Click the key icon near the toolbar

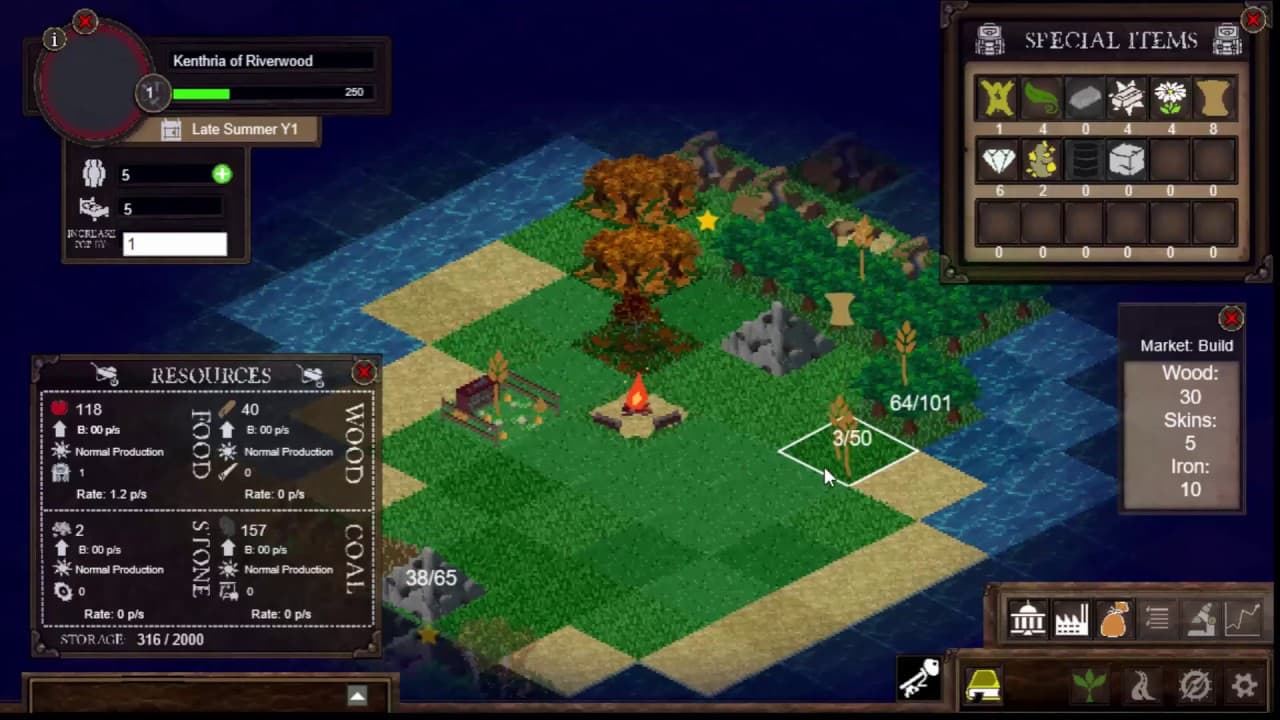917,680
